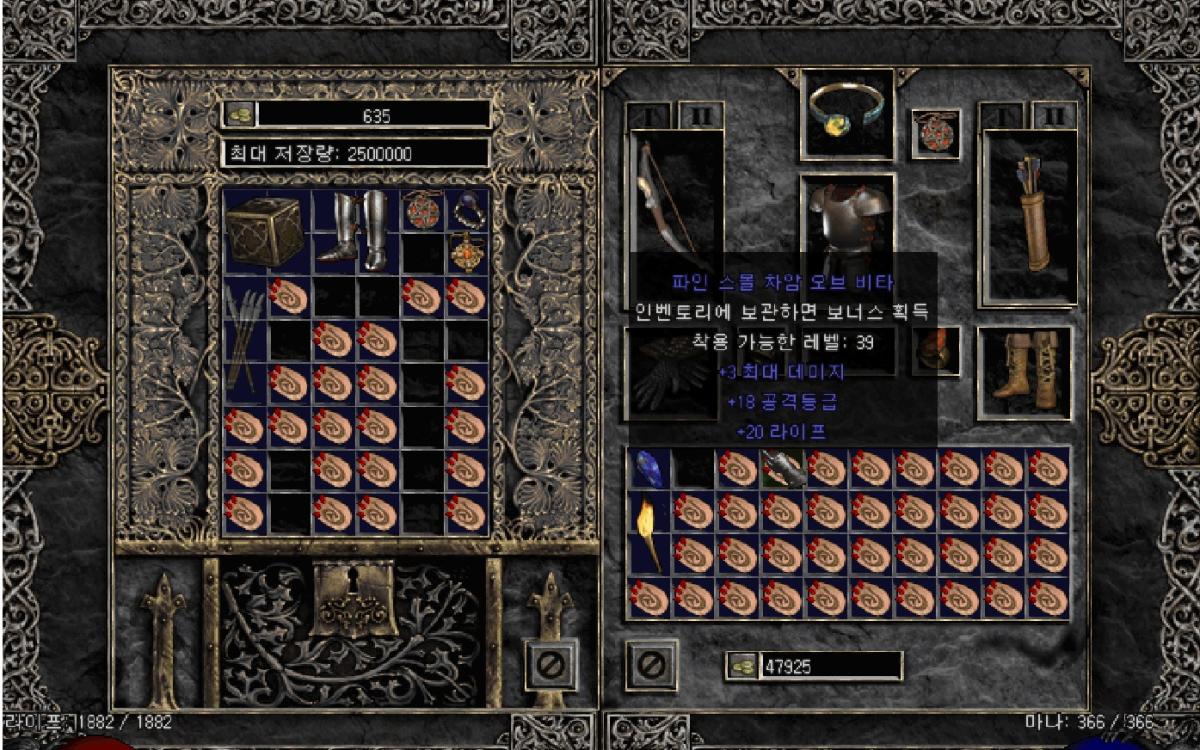Switch to weapon set II above the bow
Viewport: 1200px width, 750px height.
click(x=701, y=115)
